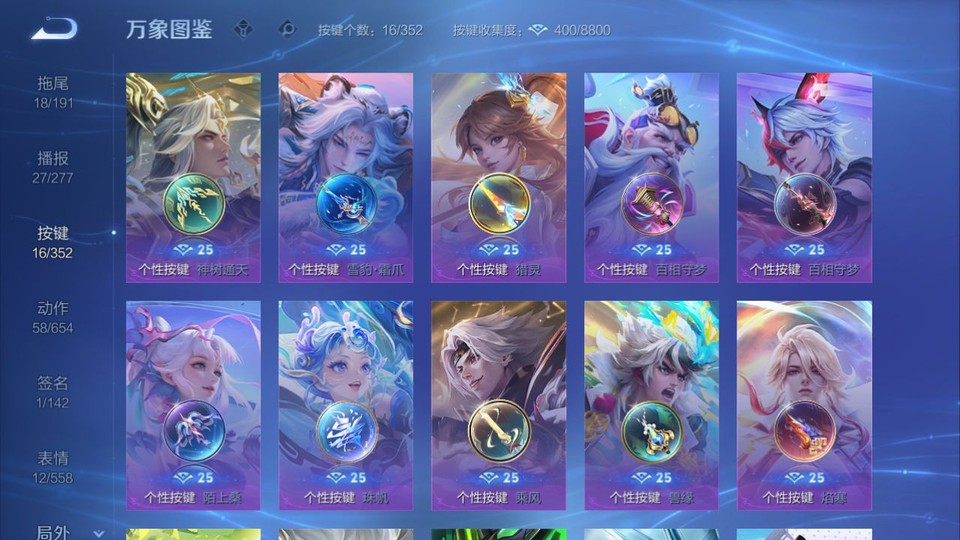Expand the 局外 section
The image size is (960, 540).
(70, 533)
